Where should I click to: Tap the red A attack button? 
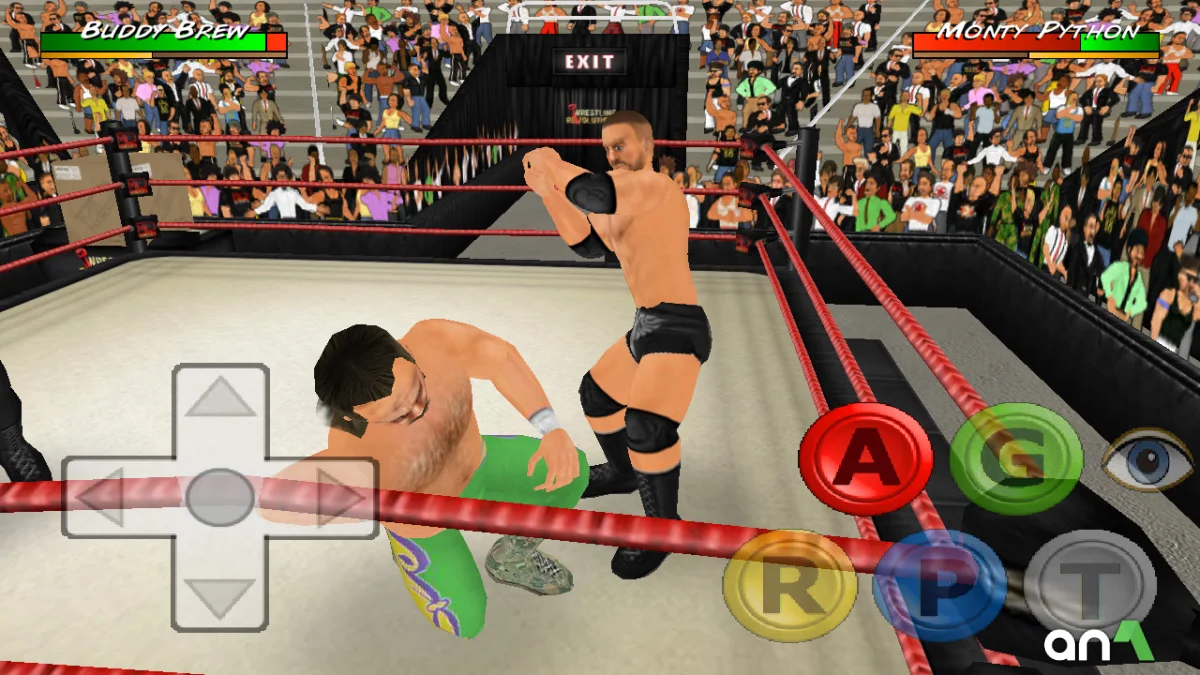coord(866,459)
